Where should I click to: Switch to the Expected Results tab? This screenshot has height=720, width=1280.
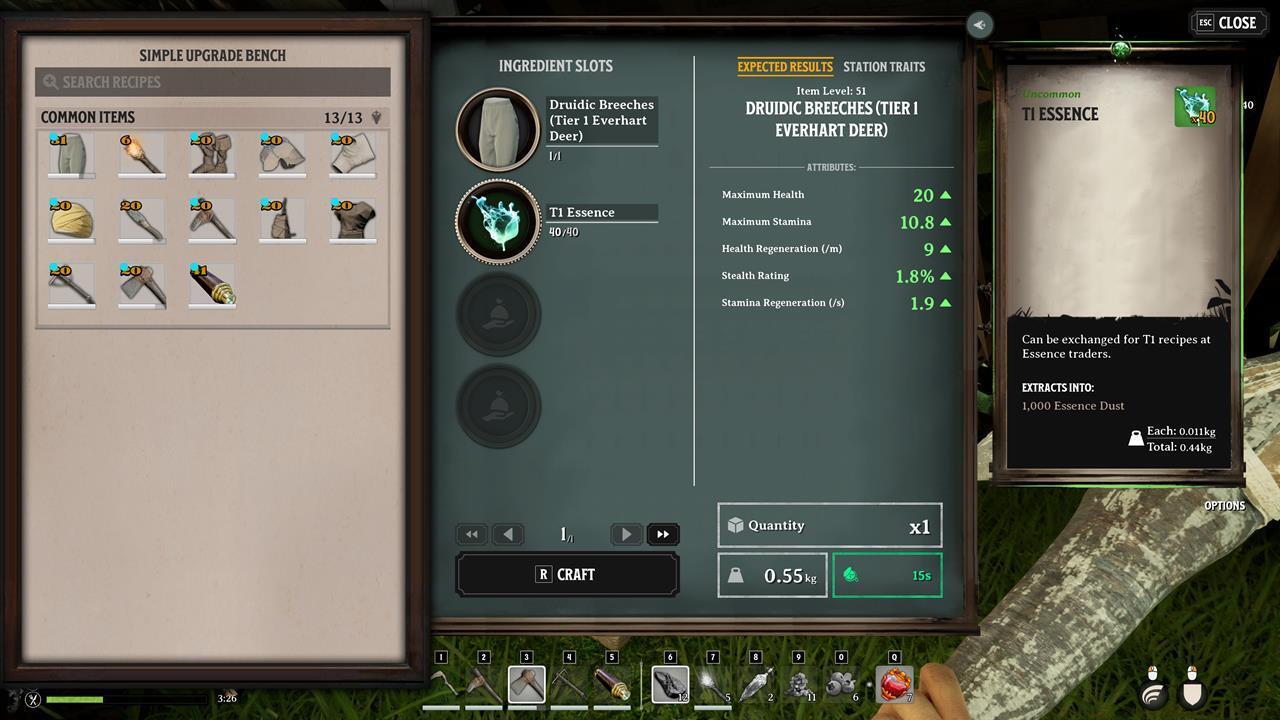(x=785, y=67)
